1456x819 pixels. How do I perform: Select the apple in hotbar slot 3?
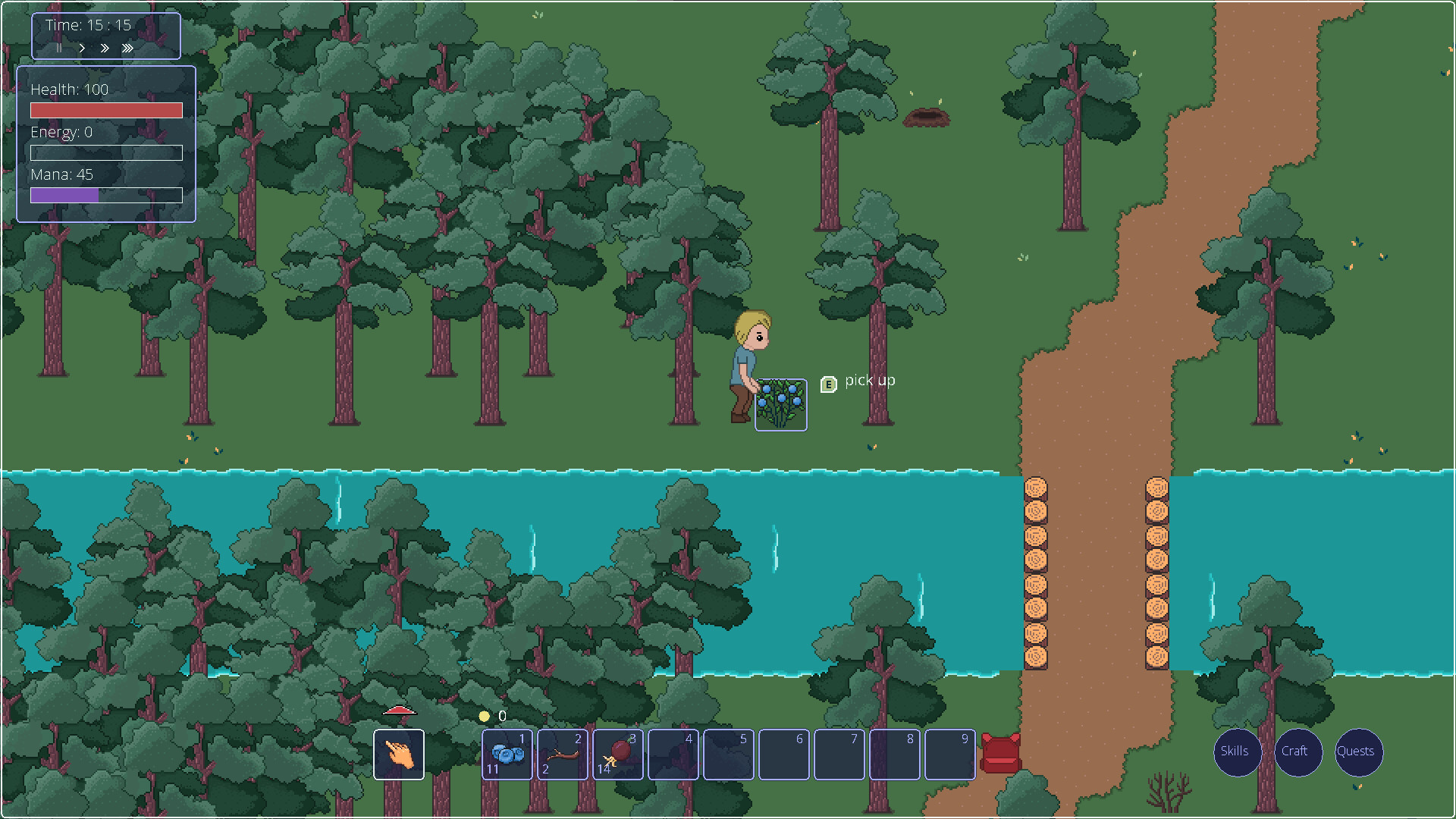coord(618,754)
